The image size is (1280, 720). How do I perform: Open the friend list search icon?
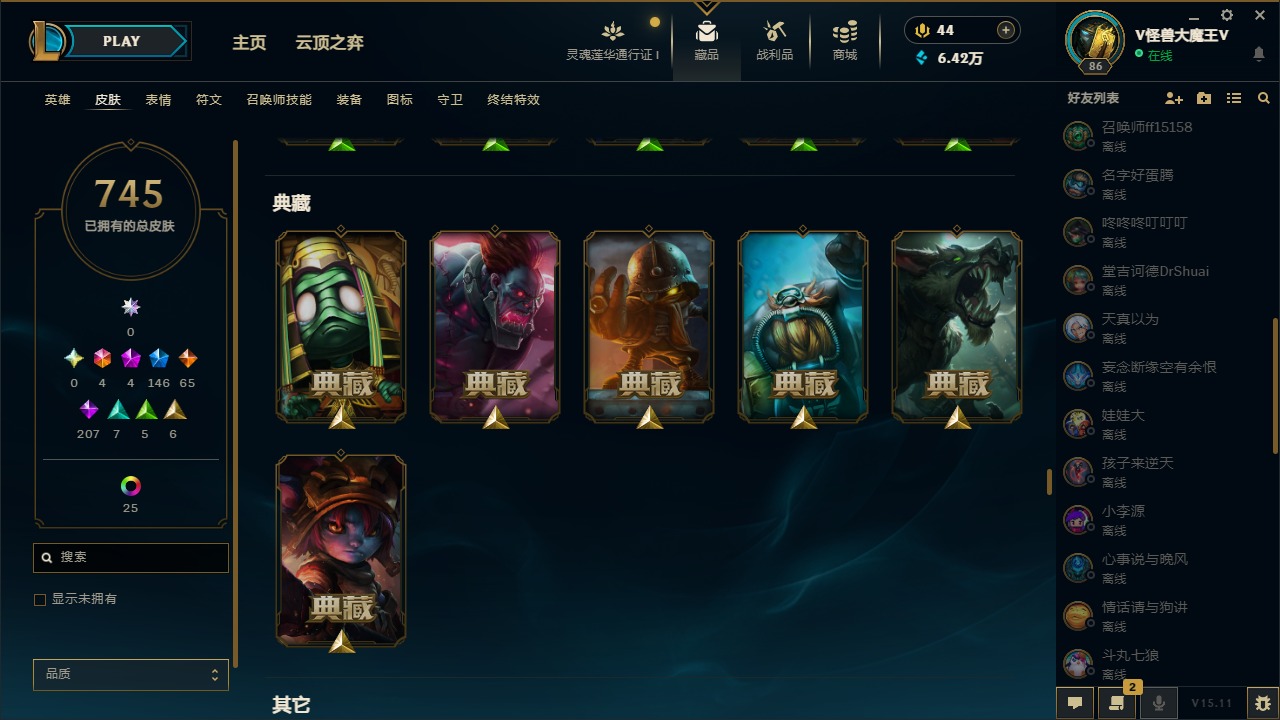pos(1263,98)
